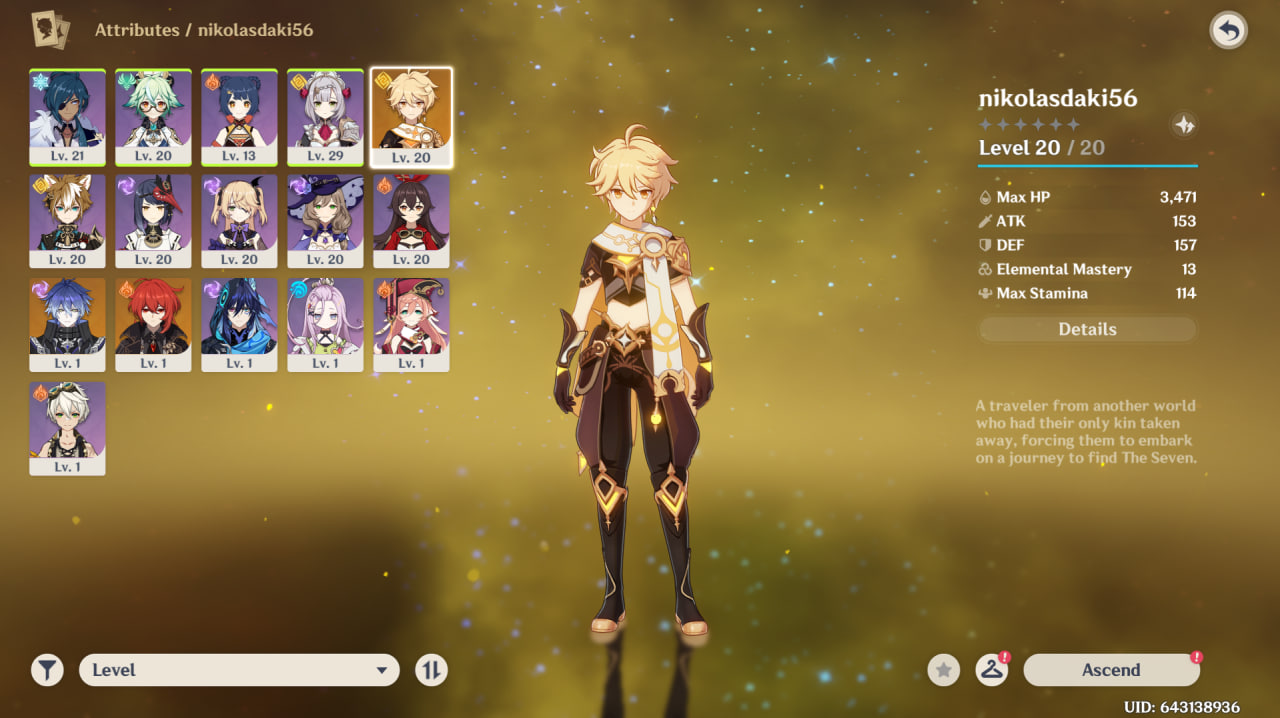Choose the Sucrose character portrait
Image resolution: width=1280 pixels, height=718 pixels.
point(153,116)
